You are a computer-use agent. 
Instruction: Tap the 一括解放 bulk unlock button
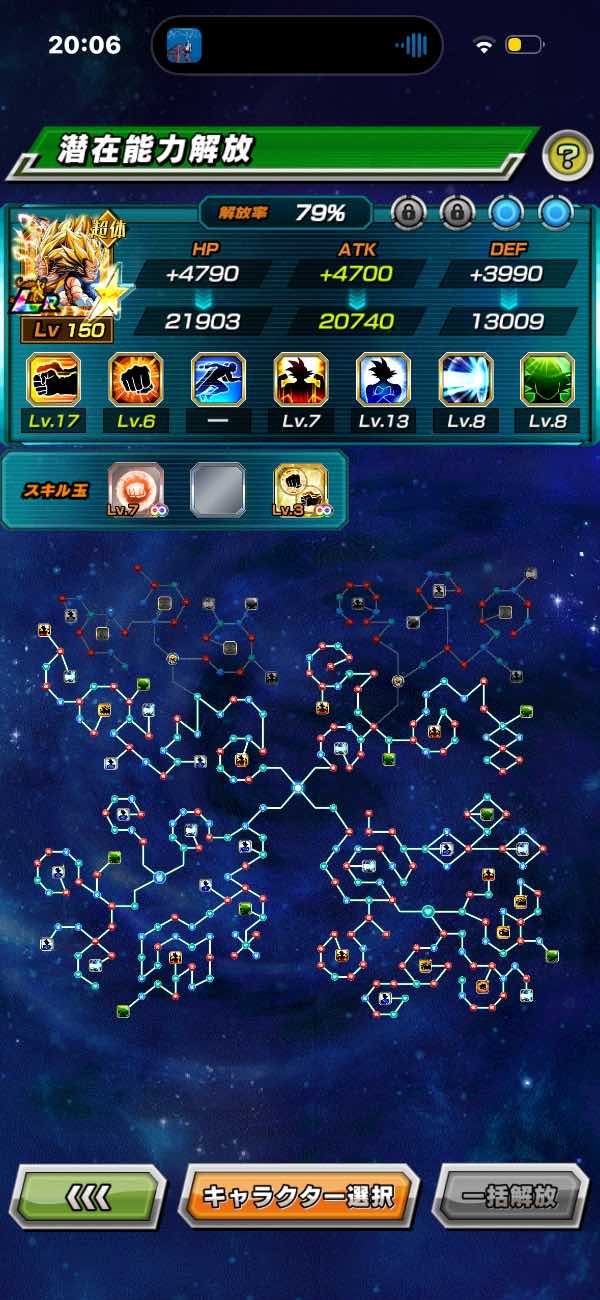pos(509,1196)
